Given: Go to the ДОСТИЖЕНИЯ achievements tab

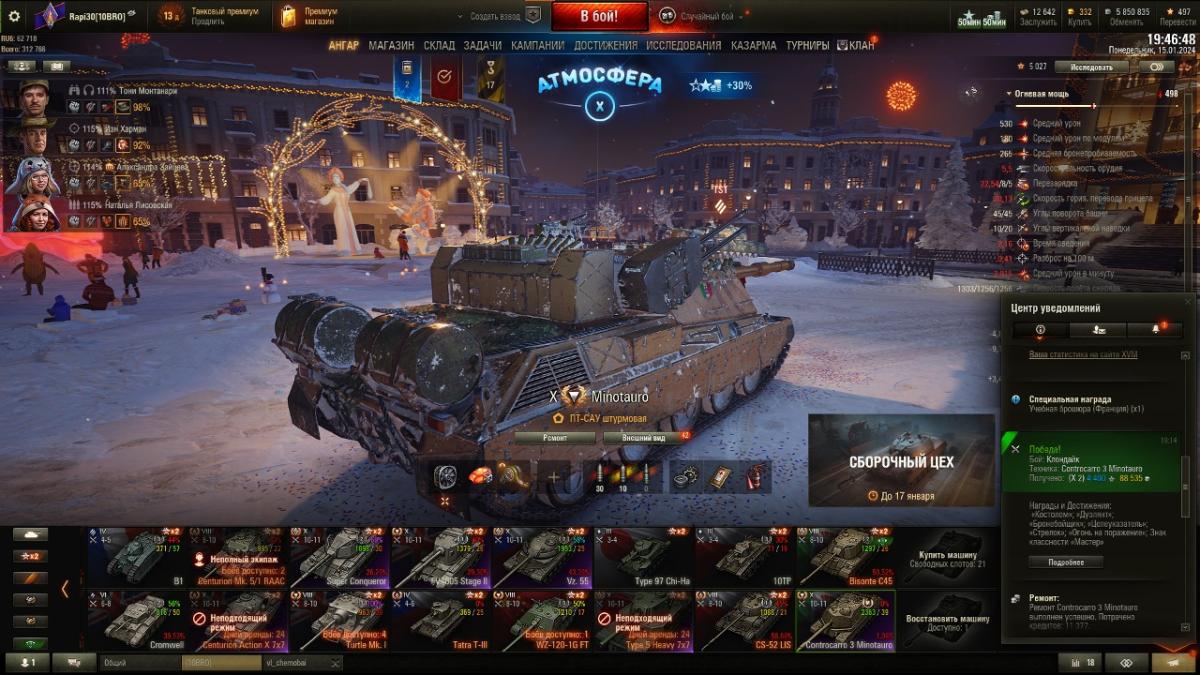Looking at the screenshot, I should click(x=605, y=46).
